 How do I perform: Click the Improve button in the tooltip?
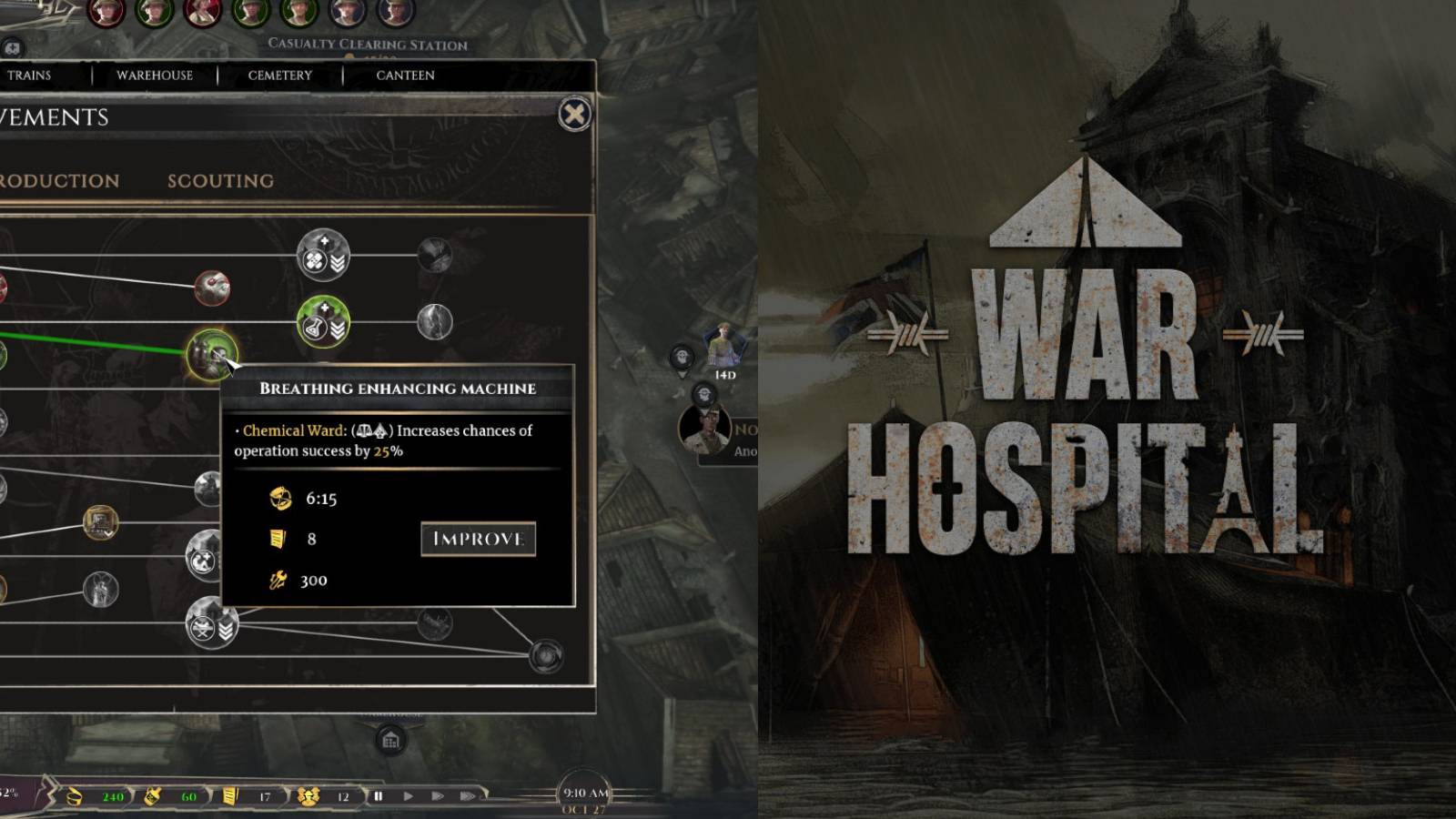tap(477, 539)
